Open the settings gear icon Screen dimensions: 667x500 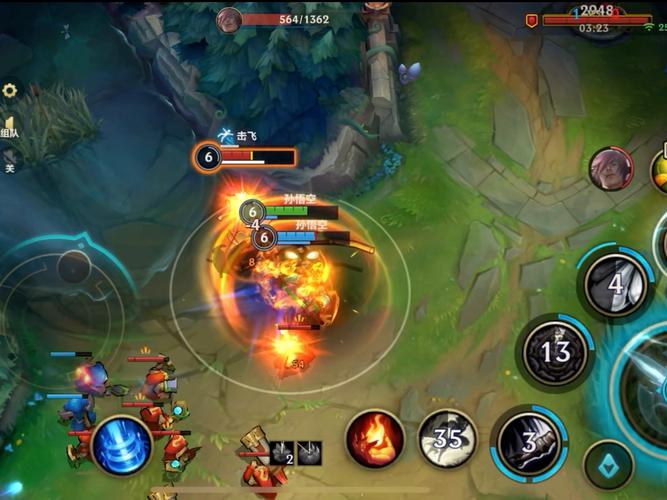(x=10, y=91)
